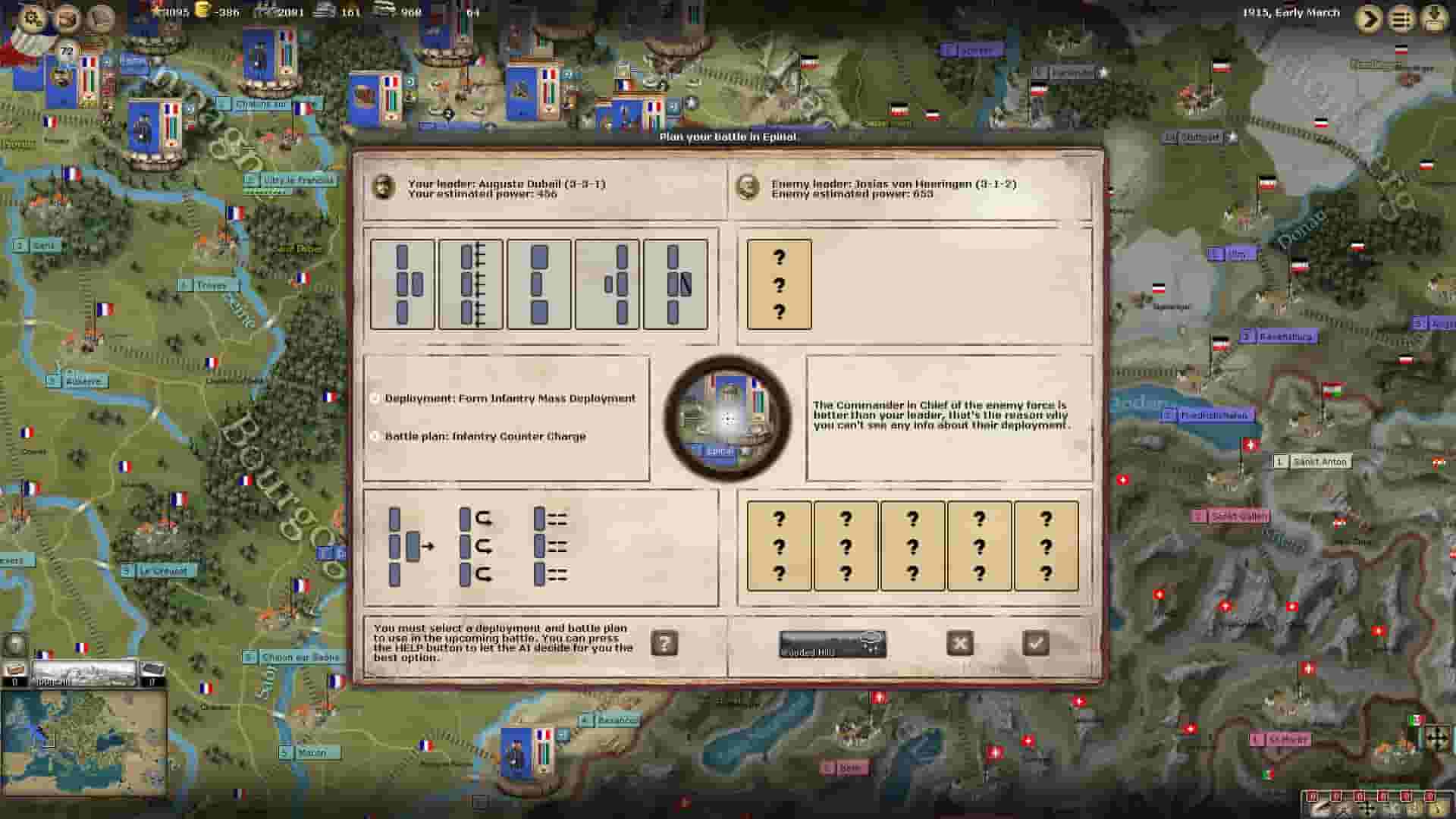Click the Epinal battlefield circular view

[x=730, y=417]
